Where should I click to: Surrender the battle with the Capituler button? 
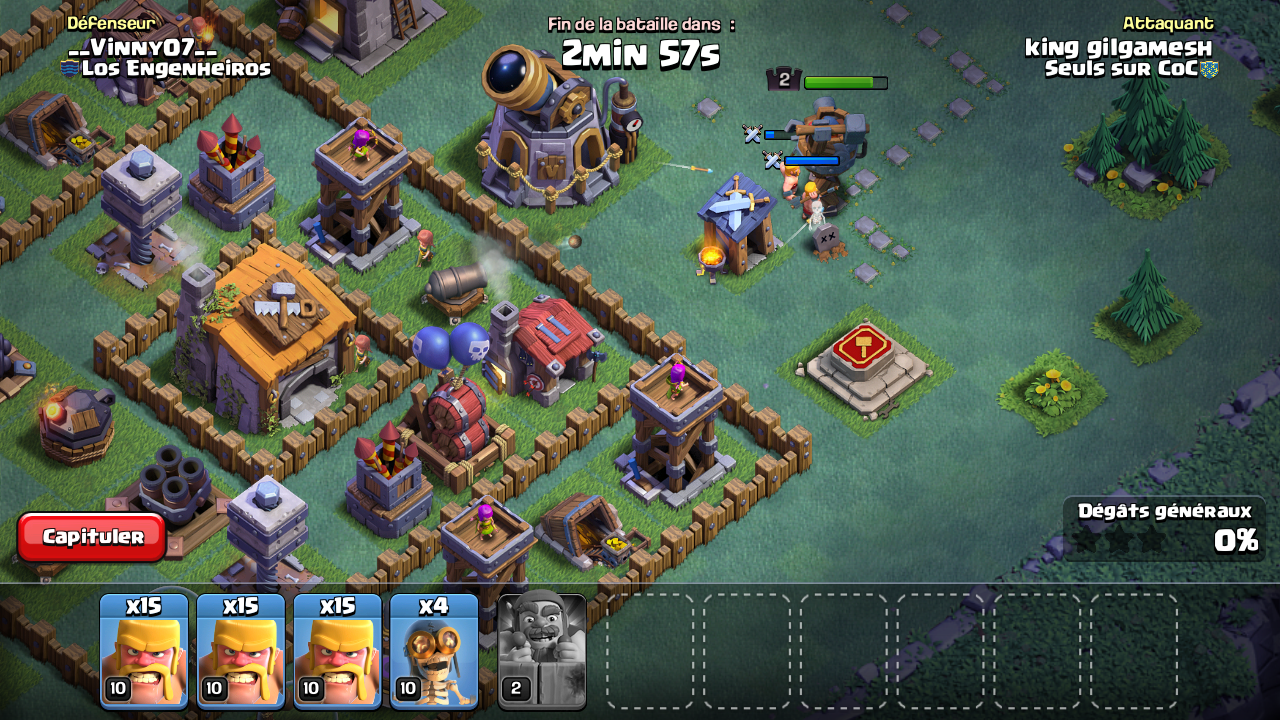coord(92,537)
